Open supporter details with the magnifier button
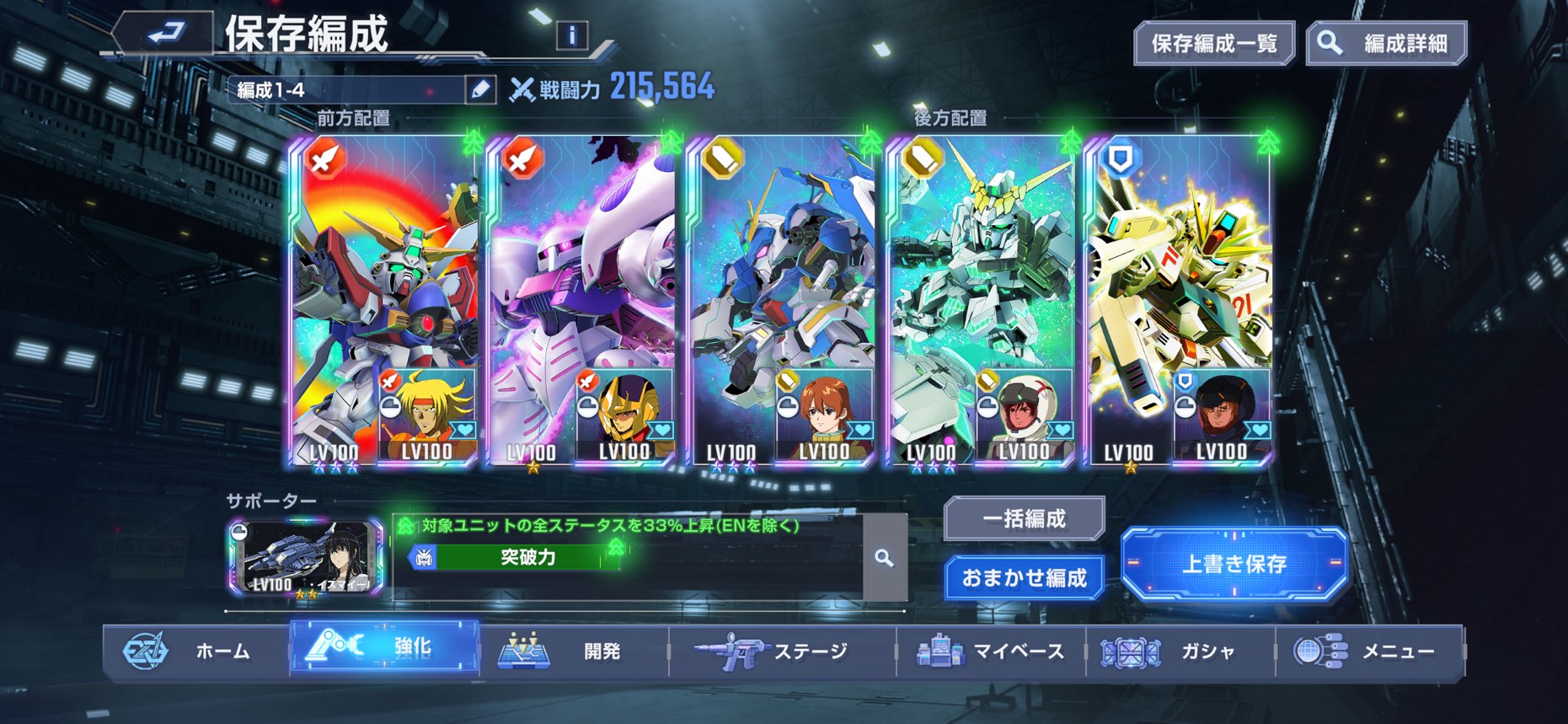1568x724 pixels. (884, 558)
